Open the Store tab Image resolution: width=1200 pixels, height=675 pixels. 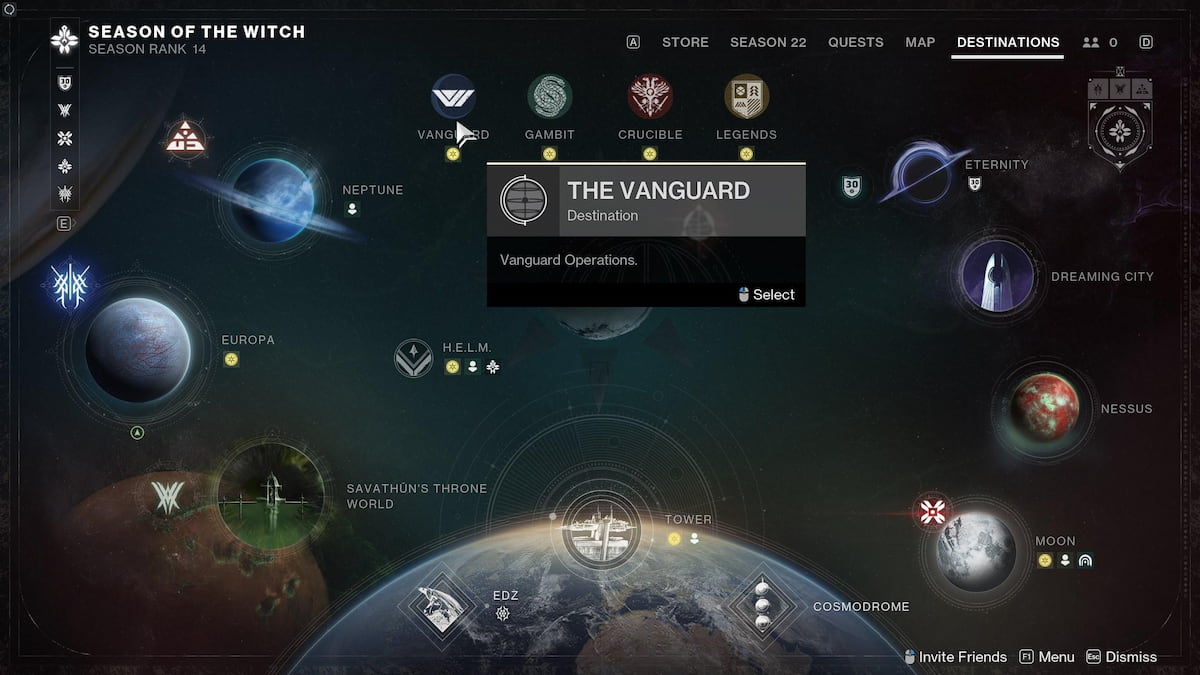[685, 42]
